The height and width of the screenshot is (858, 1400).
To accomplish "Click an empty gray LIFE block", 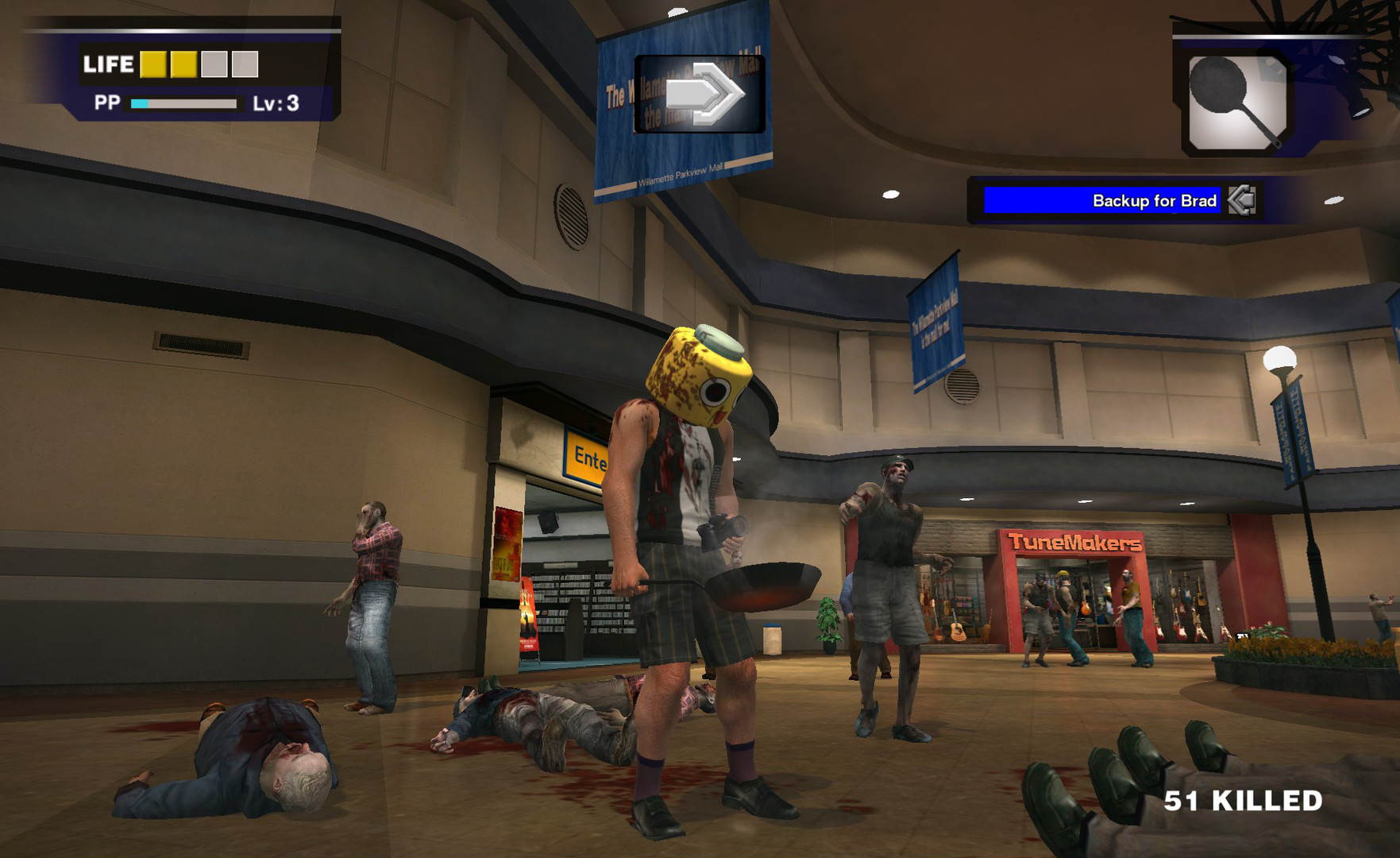I will point(216,62).
